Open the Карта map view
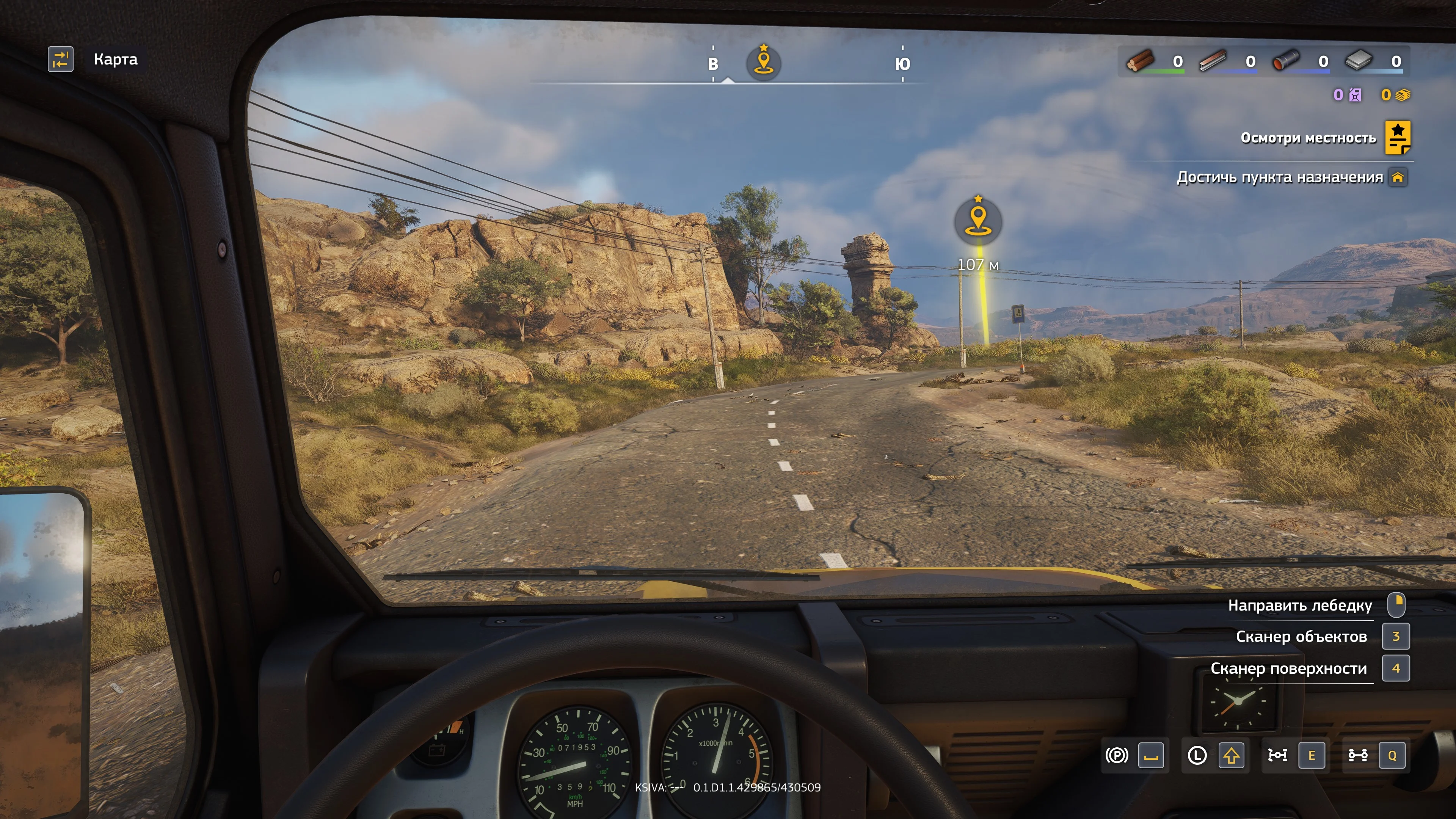The image size is (1456, 819). point(61,60)
